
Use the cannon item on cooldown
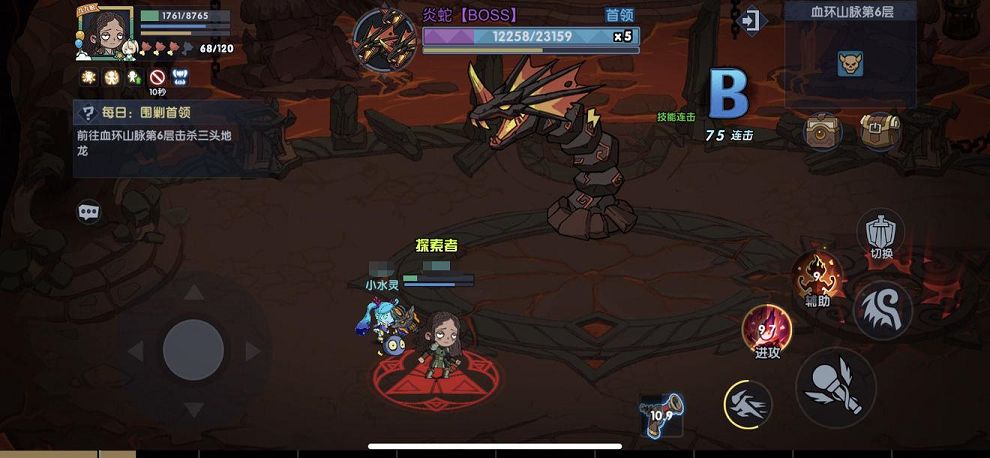click(x=661, y=414)
